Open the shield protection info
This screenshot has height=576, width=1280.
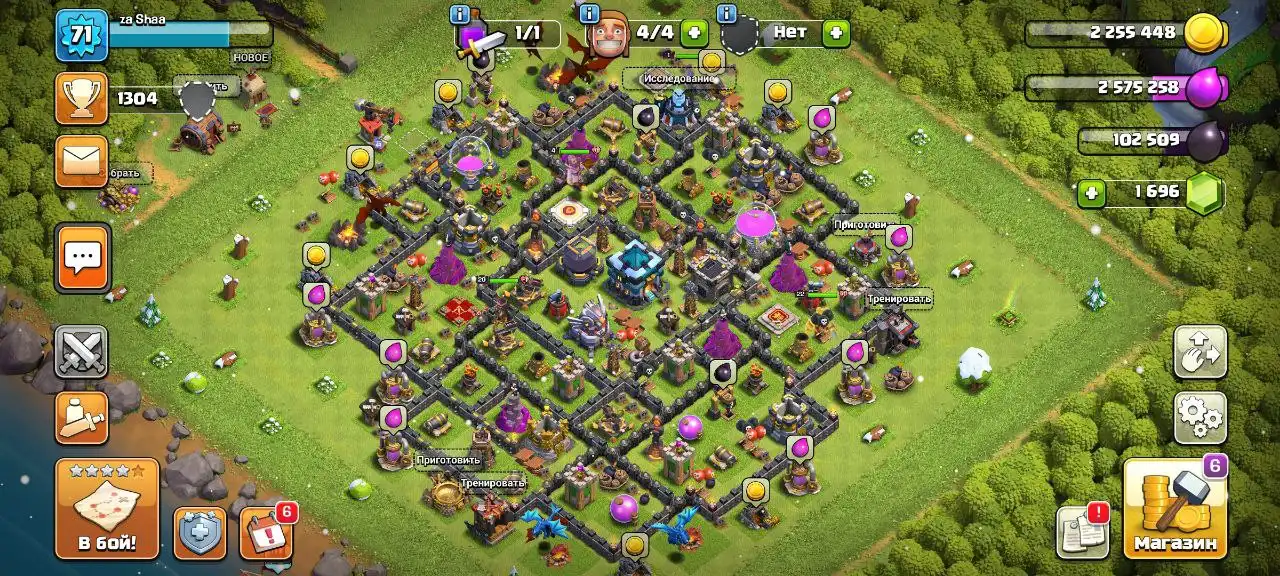(x=200, y=533)
